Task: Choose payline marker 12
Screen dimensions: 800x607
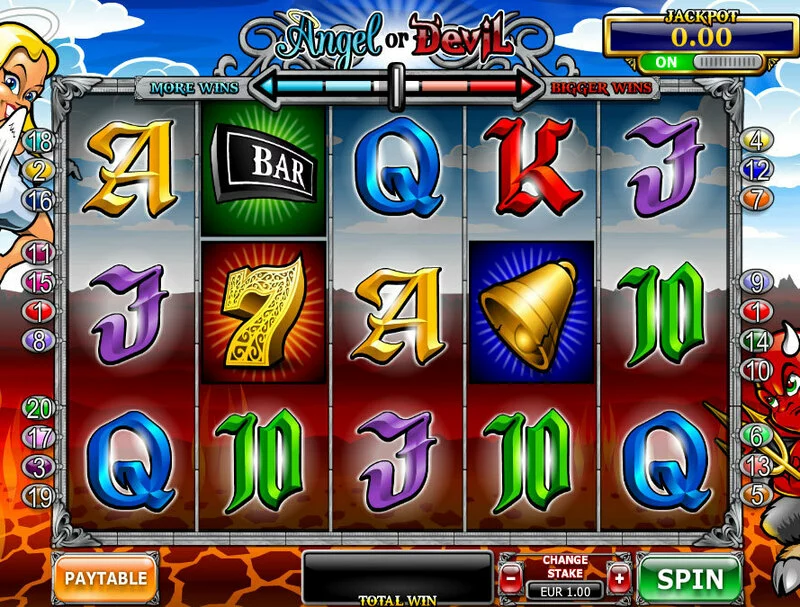Action: click(x=757, y=170)
